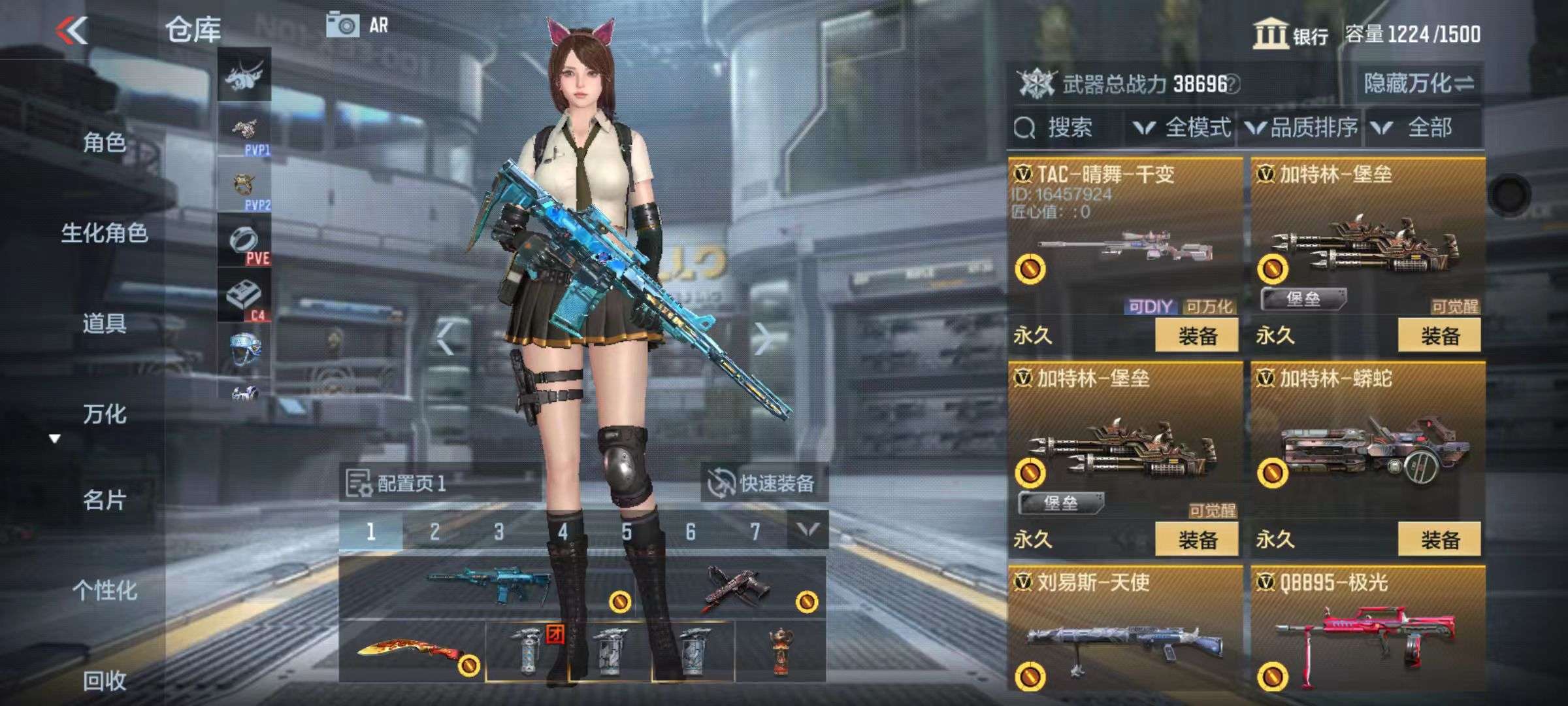
Task: Switch to the 生化角色 category
Action: click(104, 233)
